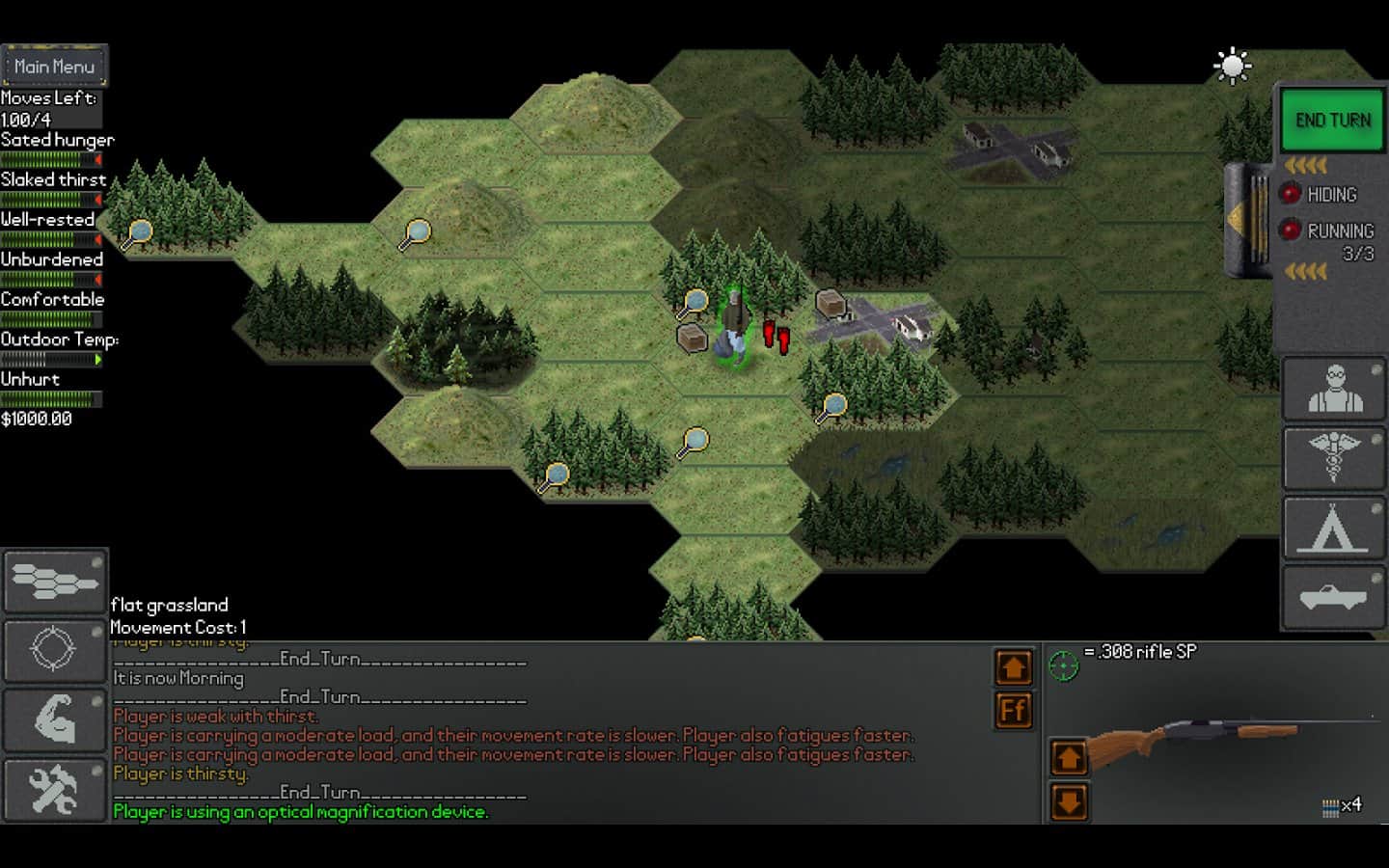Select the tent camp icon

pyautogui.click(x=1334, y=529)
